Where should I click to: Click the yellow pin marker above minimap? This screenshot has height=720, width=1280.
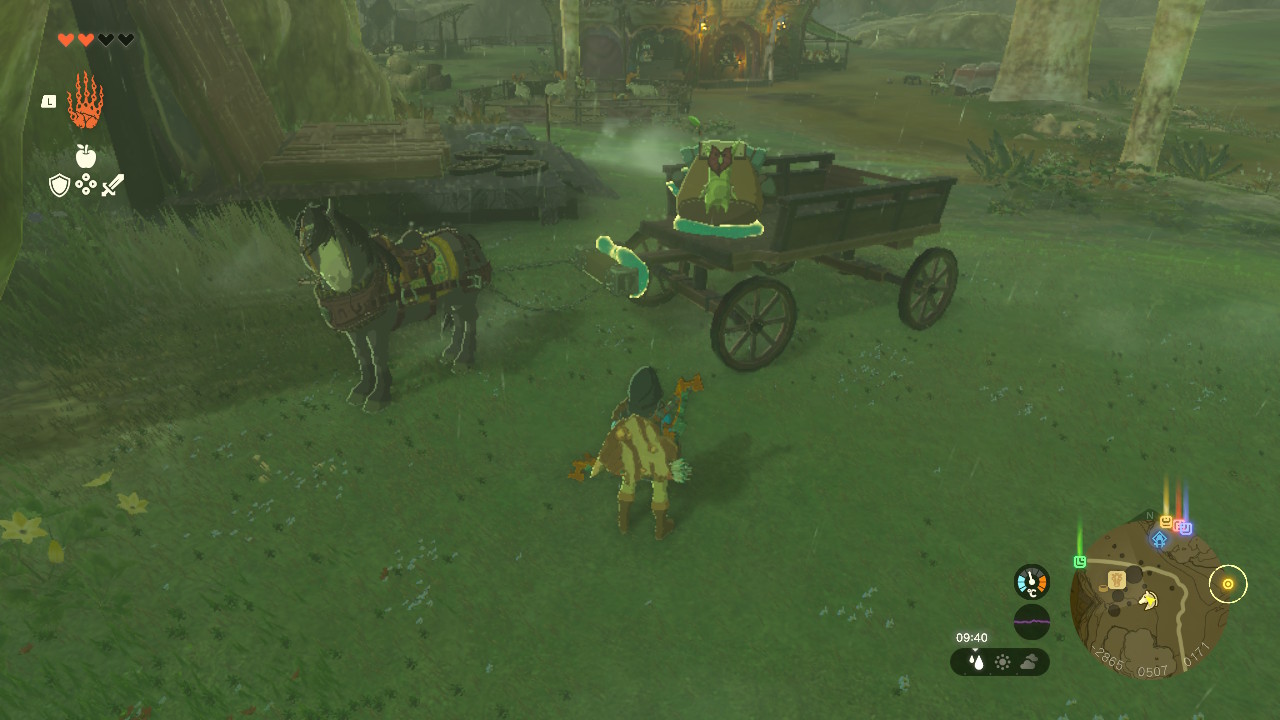click(x=1166, y=521)
